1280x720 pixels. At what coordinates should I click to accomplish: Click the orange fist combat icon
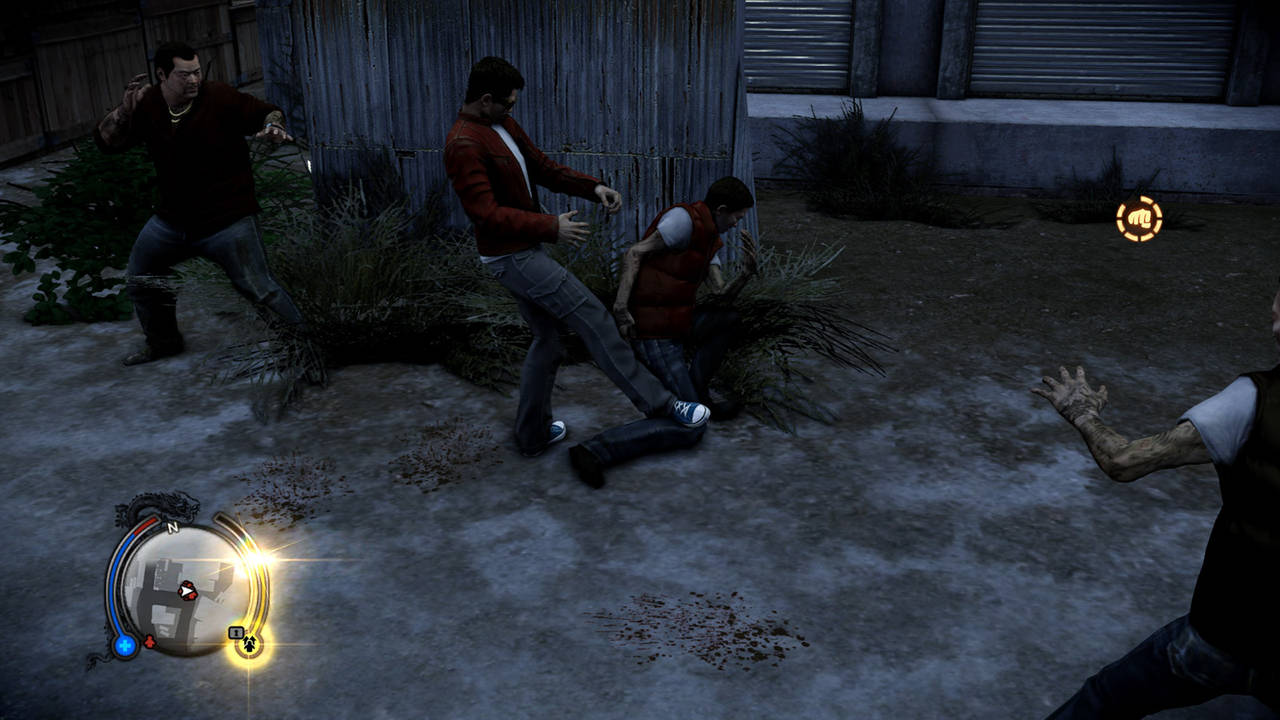(x=1139, y=219)
